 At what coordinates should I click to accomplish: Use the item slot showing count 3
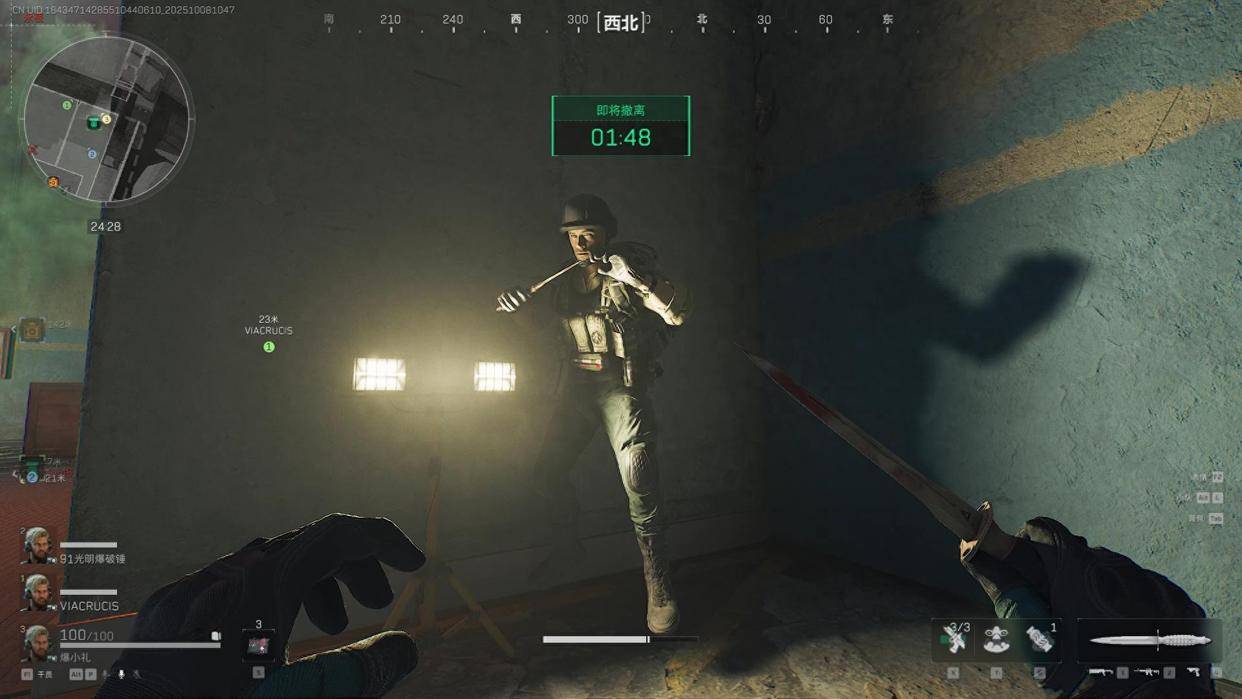(258, 645)
